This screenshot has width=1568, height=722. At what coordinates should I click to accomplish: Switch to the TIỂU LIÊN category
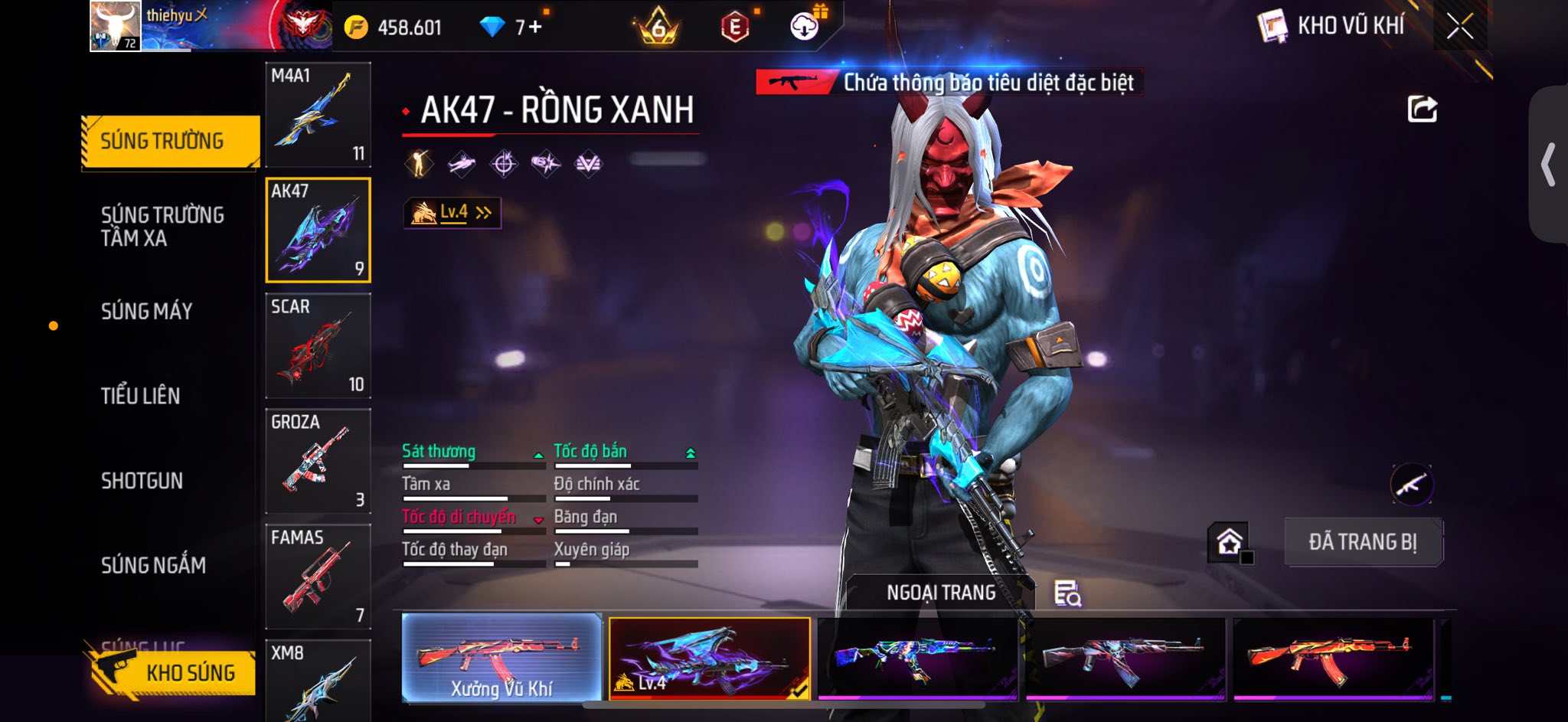(141, 396)
